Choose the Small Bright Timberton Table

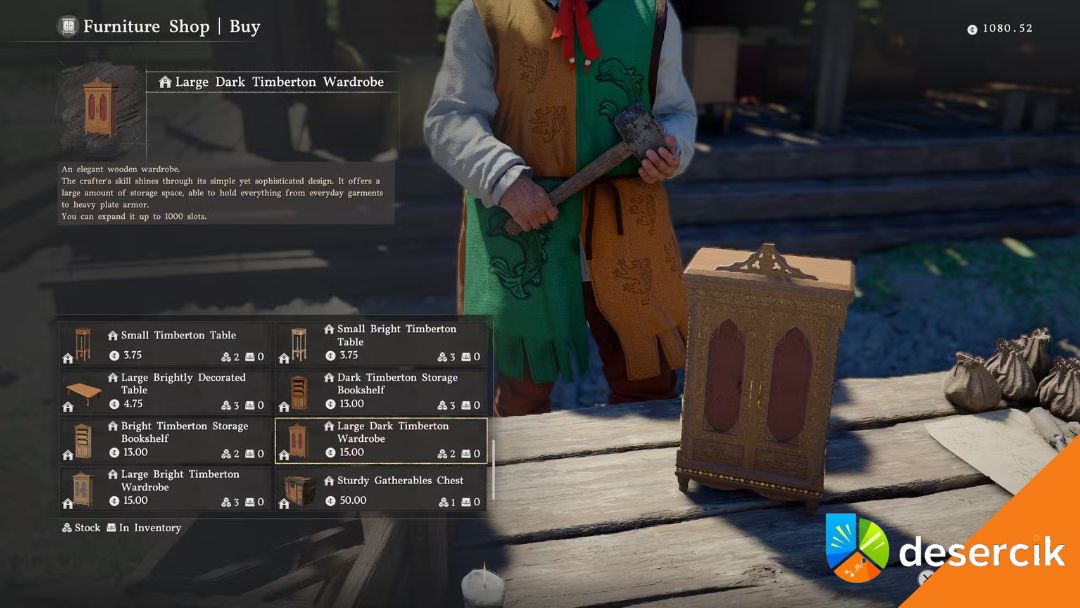point(381,344)
